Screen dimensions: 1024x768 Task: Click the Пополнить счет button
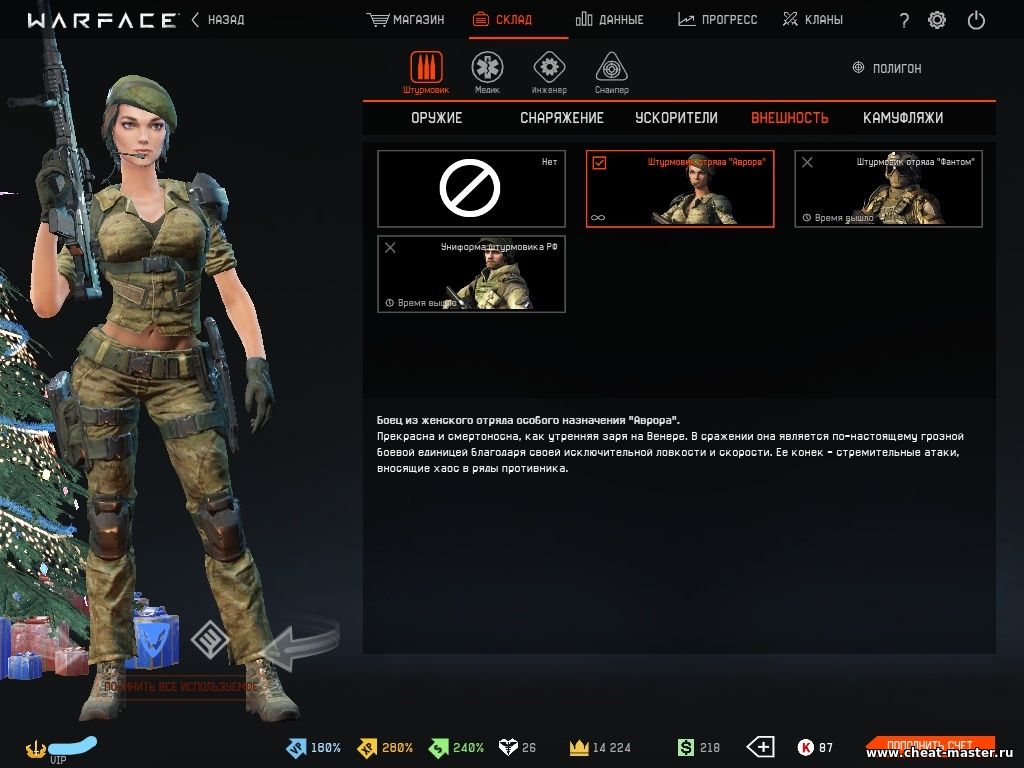click(930, 746)
